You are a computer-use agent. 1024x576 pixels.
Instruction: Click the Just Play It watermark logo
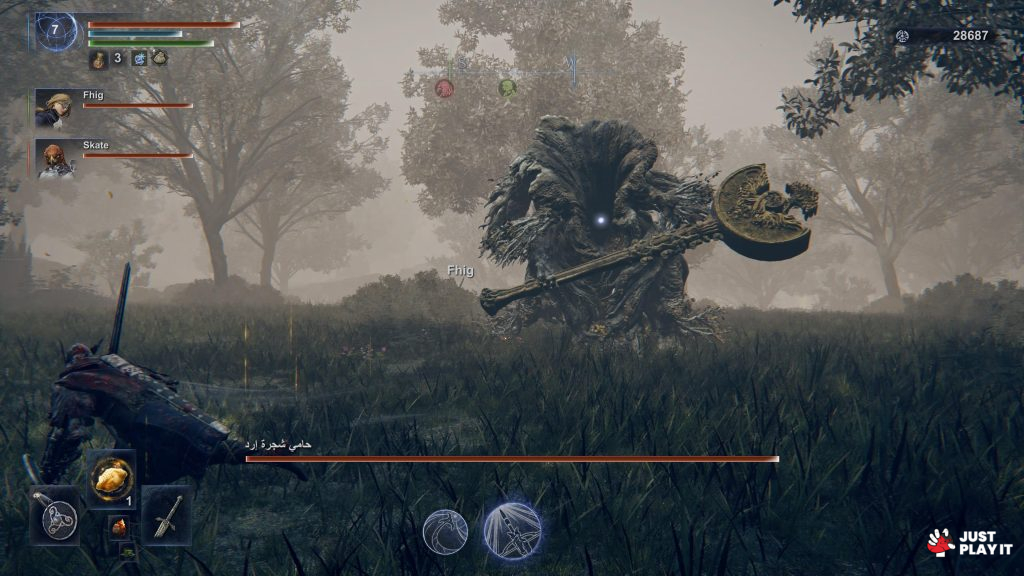(x=969, y=542)
